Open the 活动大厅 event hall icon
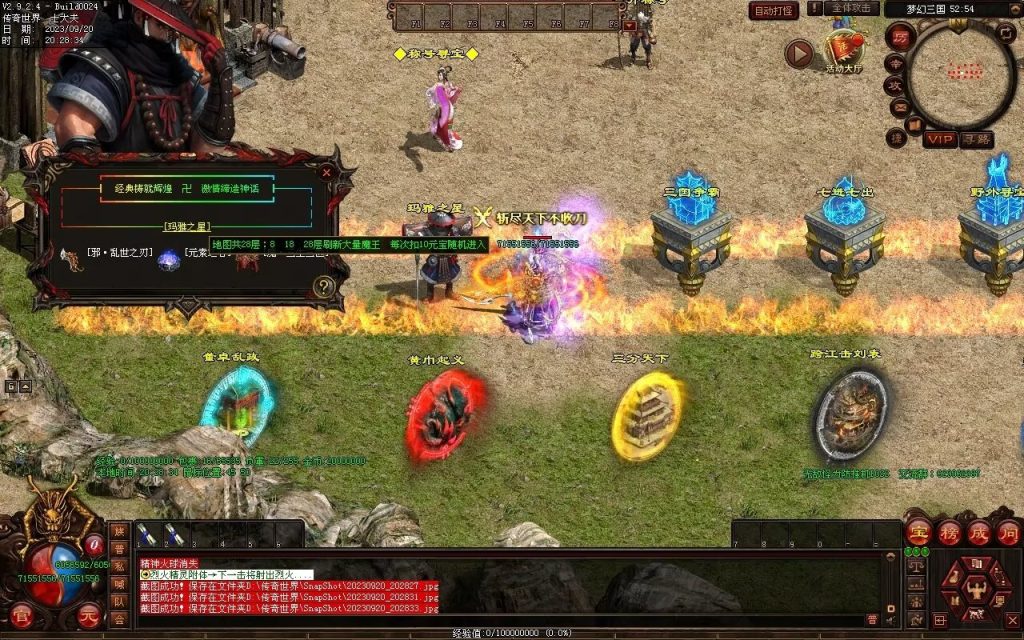 pyautogui.click(x=843, y=50)
